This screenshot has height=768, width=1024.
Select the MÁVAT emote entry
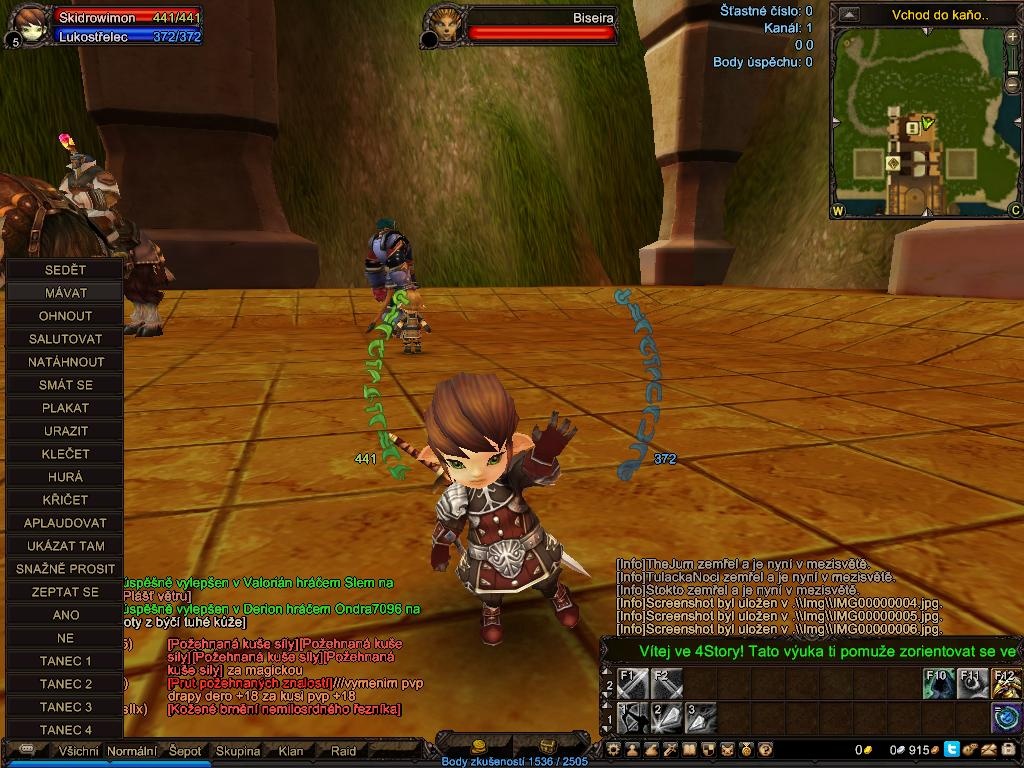pos(65,293)
